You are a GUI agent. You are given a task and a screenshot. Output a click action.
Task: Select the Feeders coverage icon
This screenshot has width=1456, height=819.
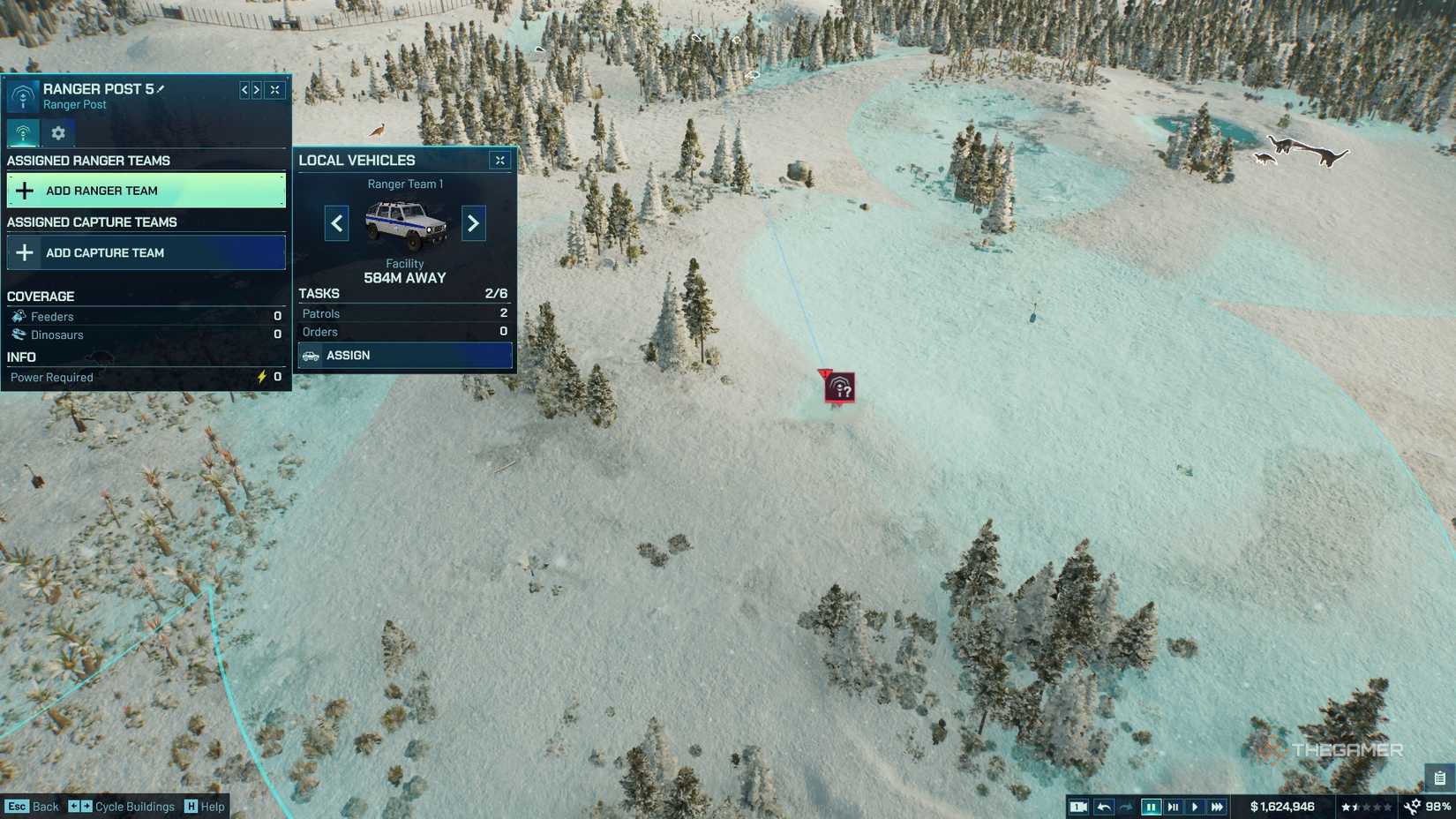(19, 316)
